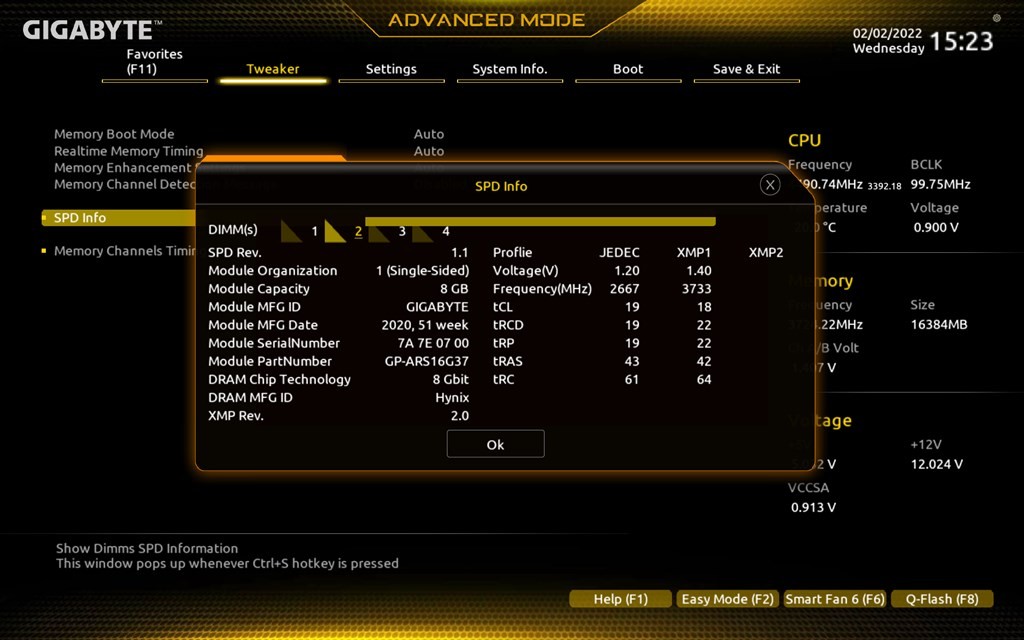Screen dimensions: 1024x640
Task: Select the SPD Info menu entry
Action: pyautogui.click(x=80, y=217)
